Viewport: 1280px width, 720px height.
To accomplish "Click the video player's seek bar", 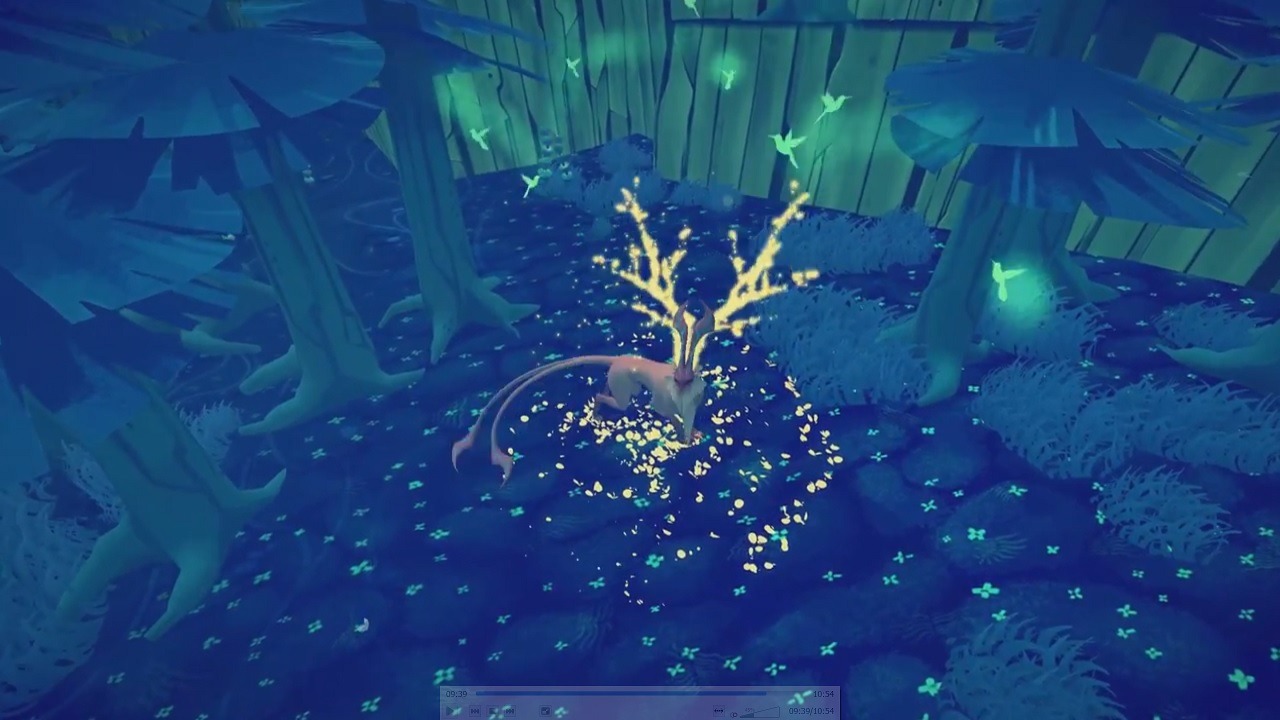I will click(640, 693).
